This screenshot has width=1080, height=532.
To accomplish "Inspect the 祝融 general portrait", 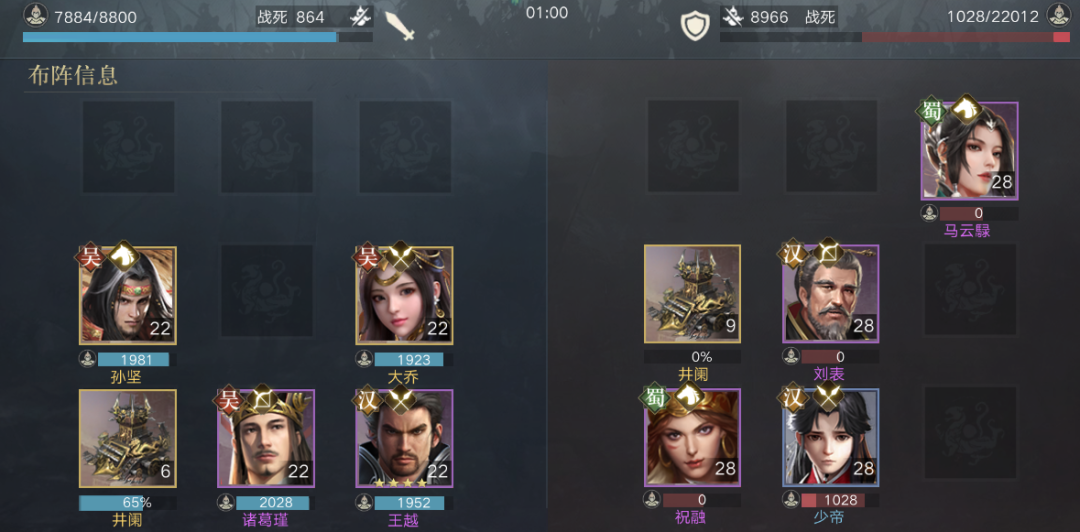I will (692, 438).
